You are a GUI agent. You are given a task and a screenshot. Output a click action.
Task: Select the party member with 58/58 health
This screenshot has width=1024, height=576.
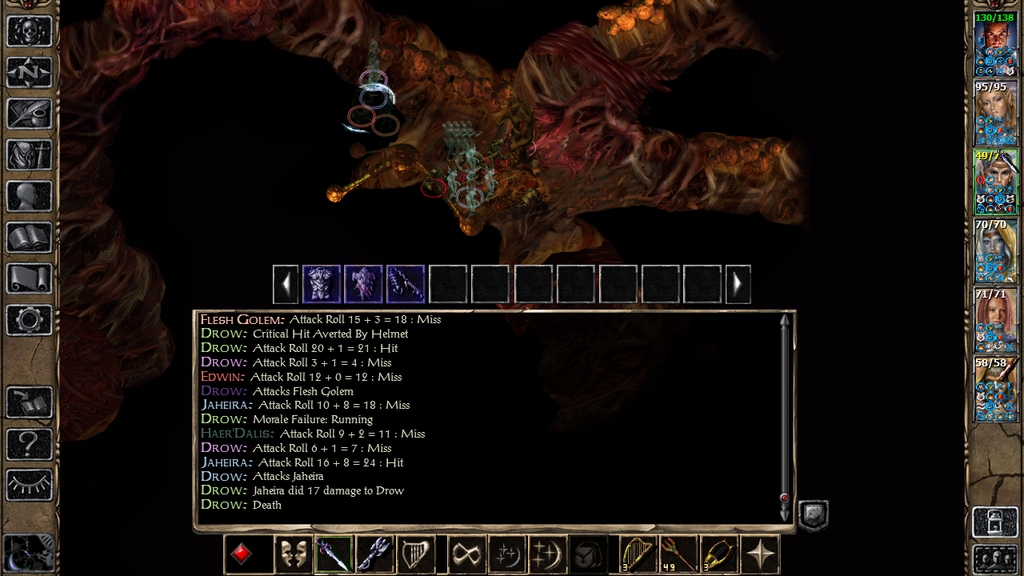[996, 388]
